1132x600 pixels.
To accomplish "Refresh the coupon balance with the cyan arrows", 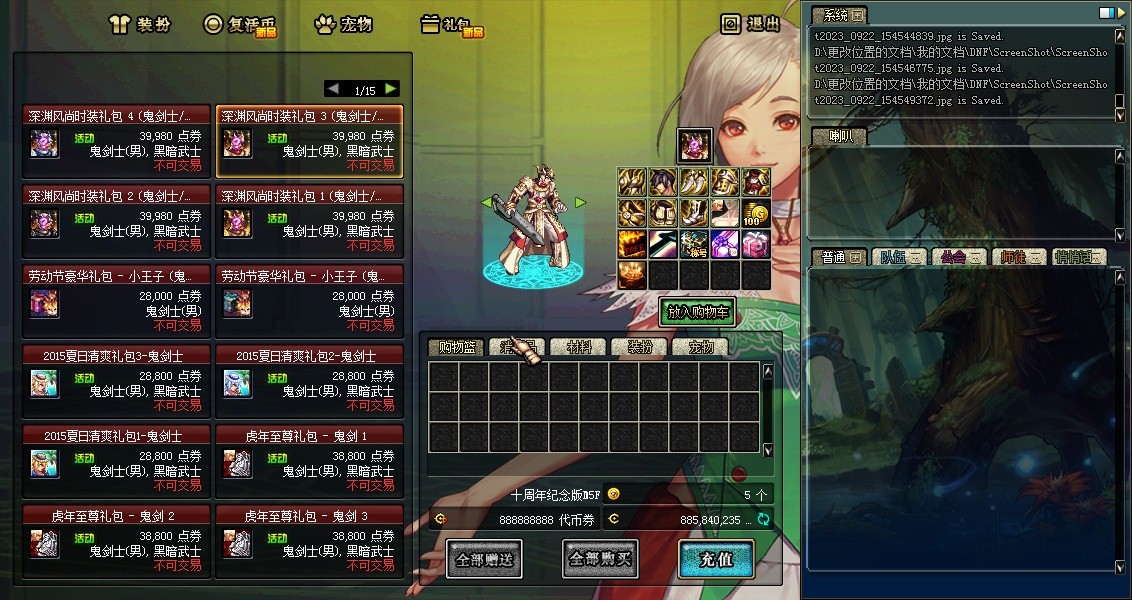I will click(x=764, y=520).
